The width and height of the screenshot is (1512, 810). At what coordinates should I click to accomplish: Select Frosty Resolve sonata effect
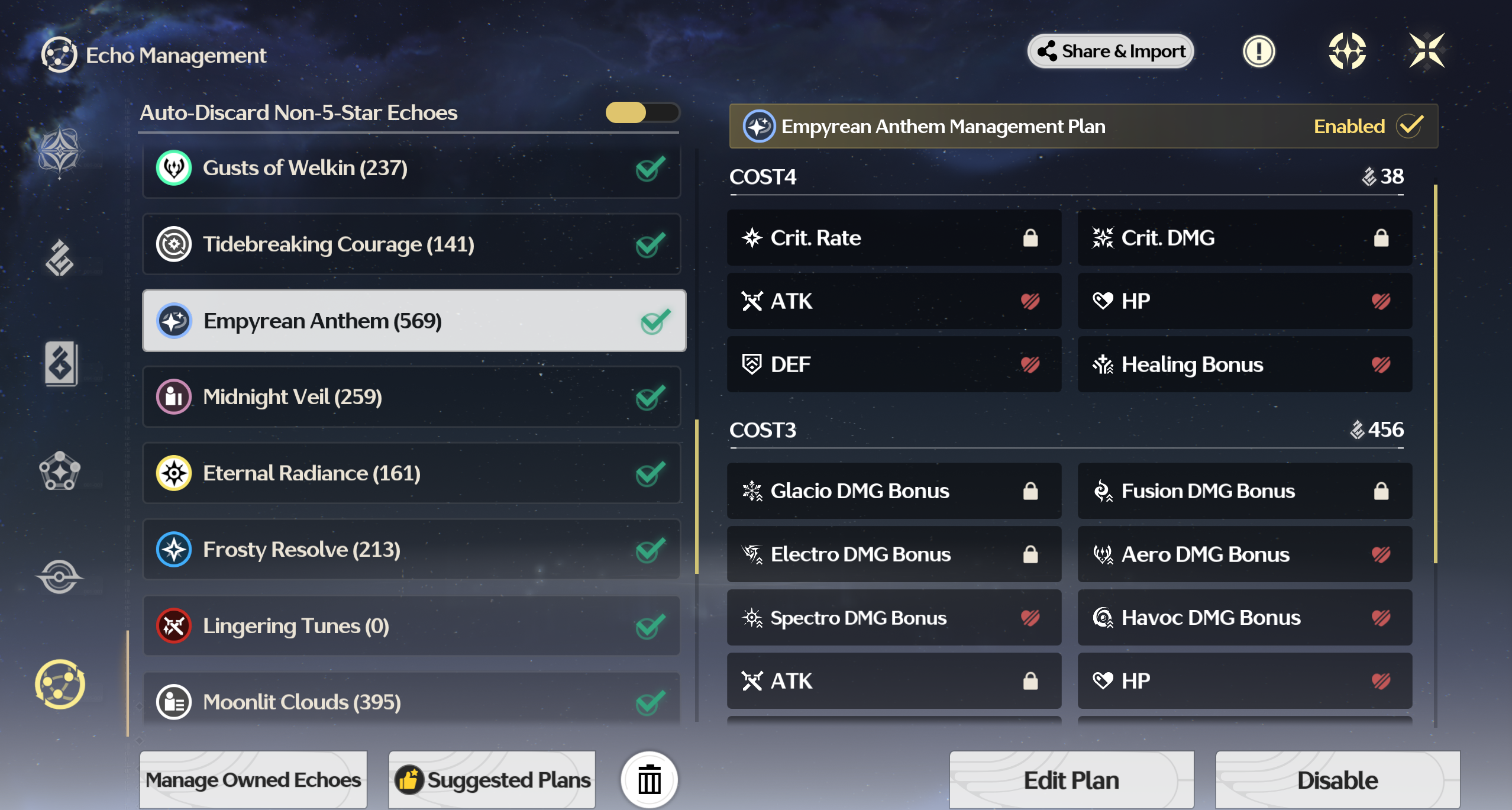pyautogui.click(x=411, y=550)
